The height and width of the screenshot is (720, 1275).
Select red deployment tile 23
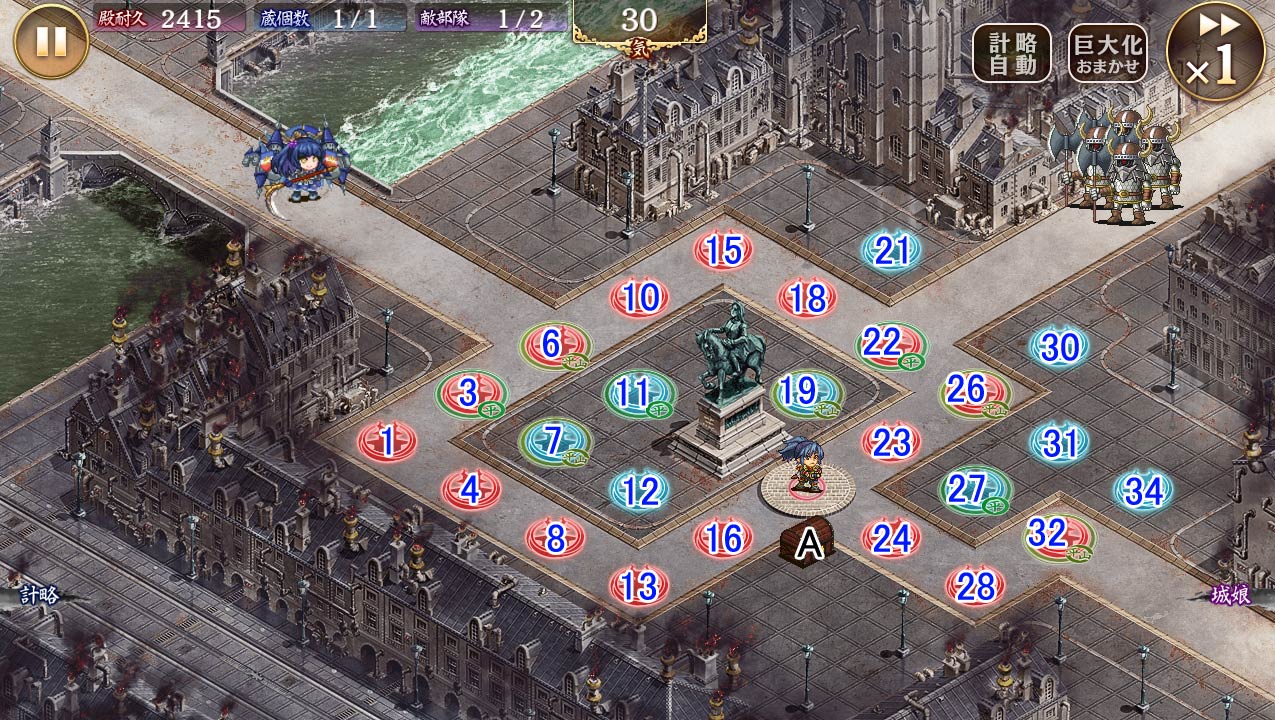891,441
